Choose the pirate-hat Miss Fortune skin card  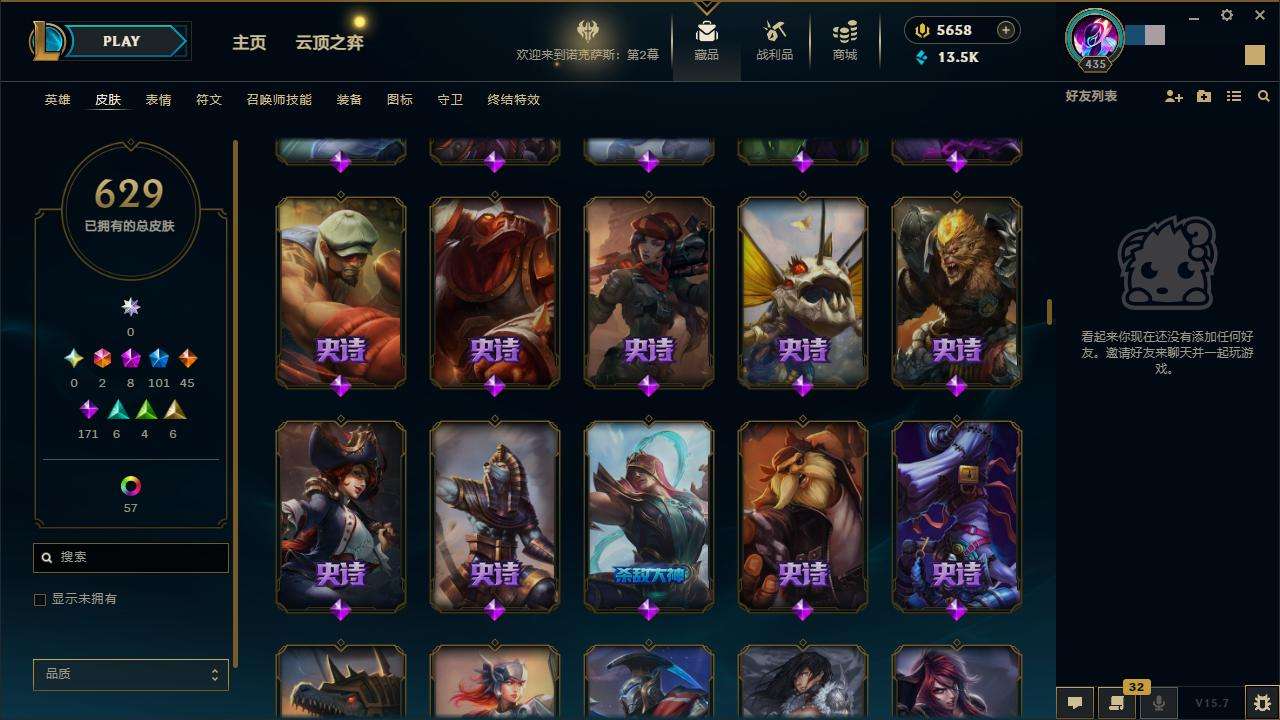[341, 515]
